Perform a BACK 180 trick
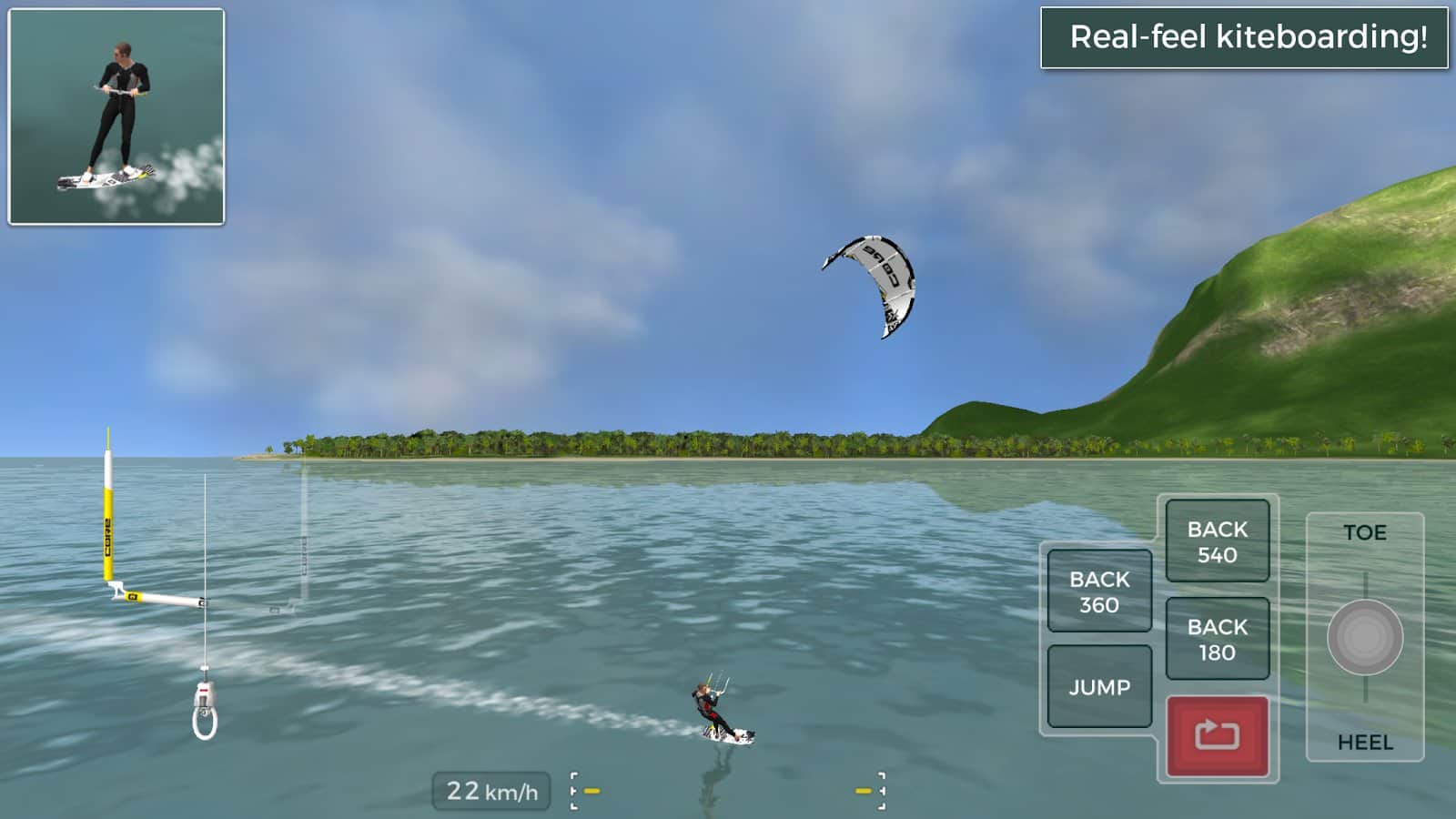 pos(1218,637)
